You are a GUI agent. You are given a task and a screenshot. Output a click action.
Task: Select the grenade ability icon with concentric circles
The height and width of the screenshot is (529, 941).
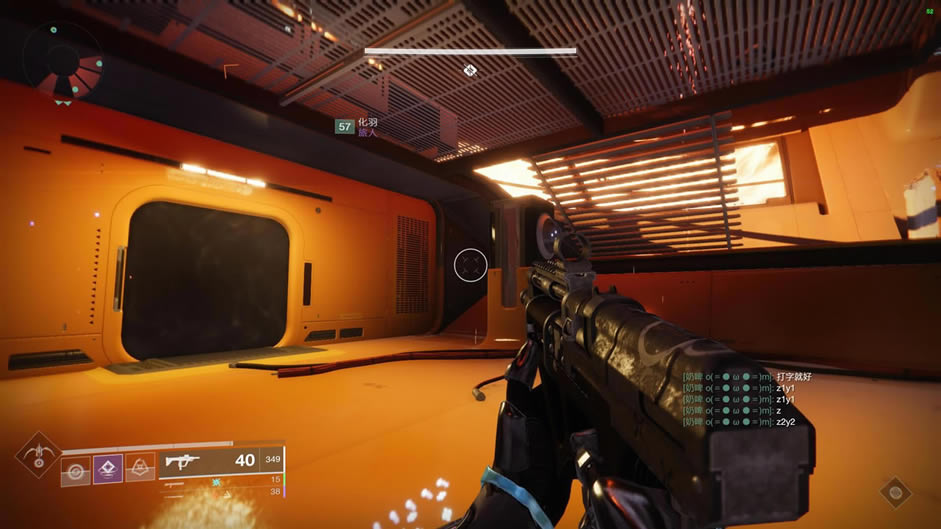point(76,470)
